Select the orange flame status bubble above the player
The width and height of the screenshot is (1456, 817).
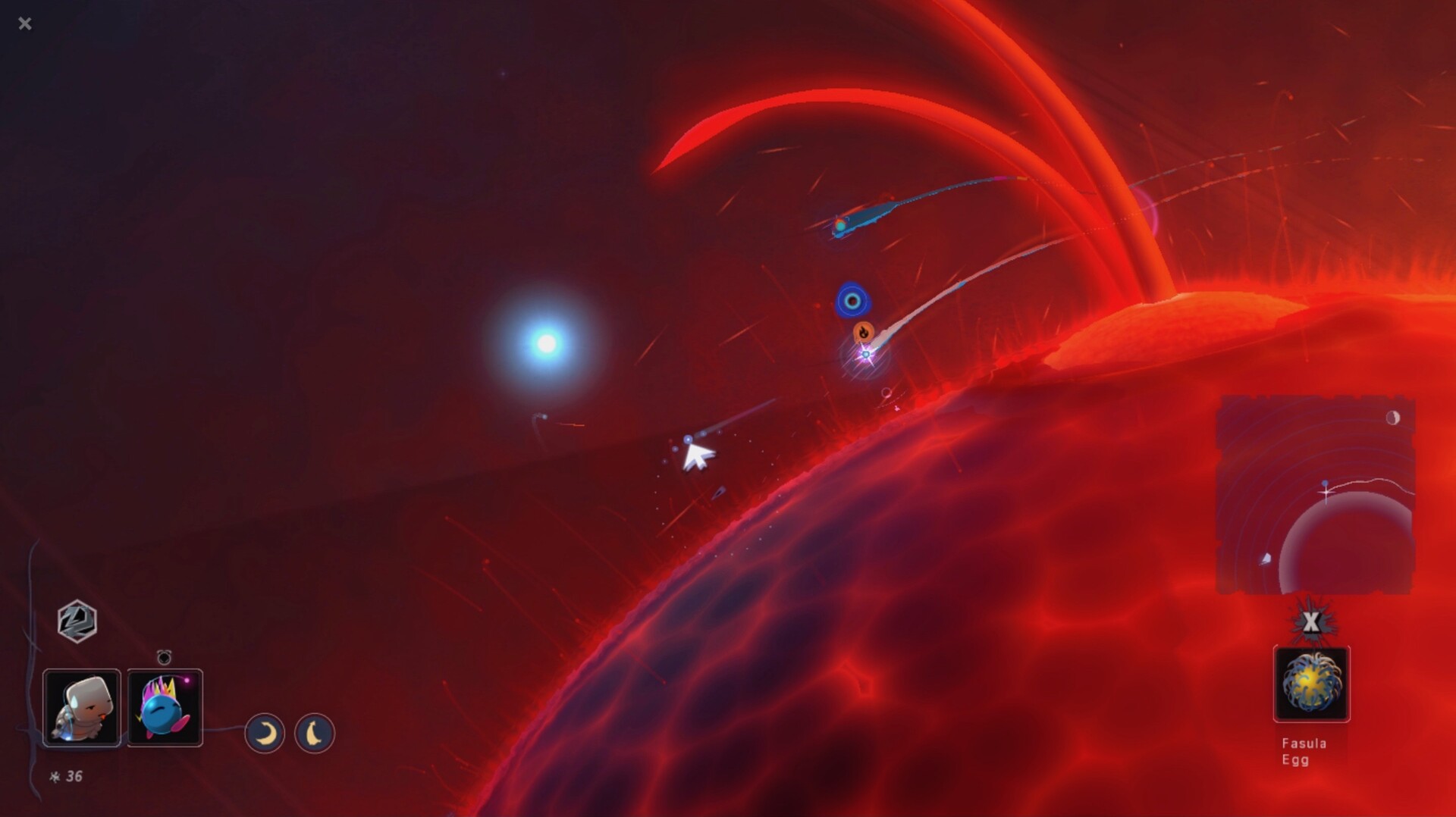[x=864, y=331]
